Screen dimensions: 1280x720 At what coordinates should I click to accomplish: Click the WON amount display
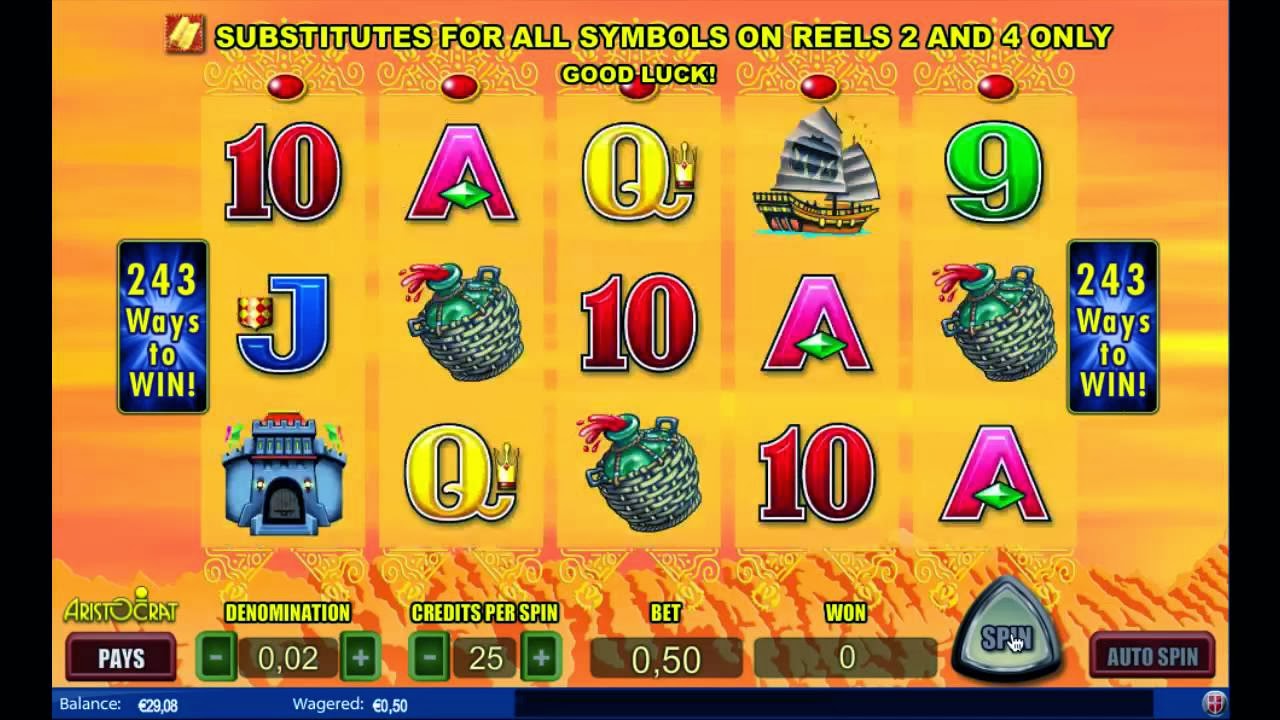tap(845, 658)
